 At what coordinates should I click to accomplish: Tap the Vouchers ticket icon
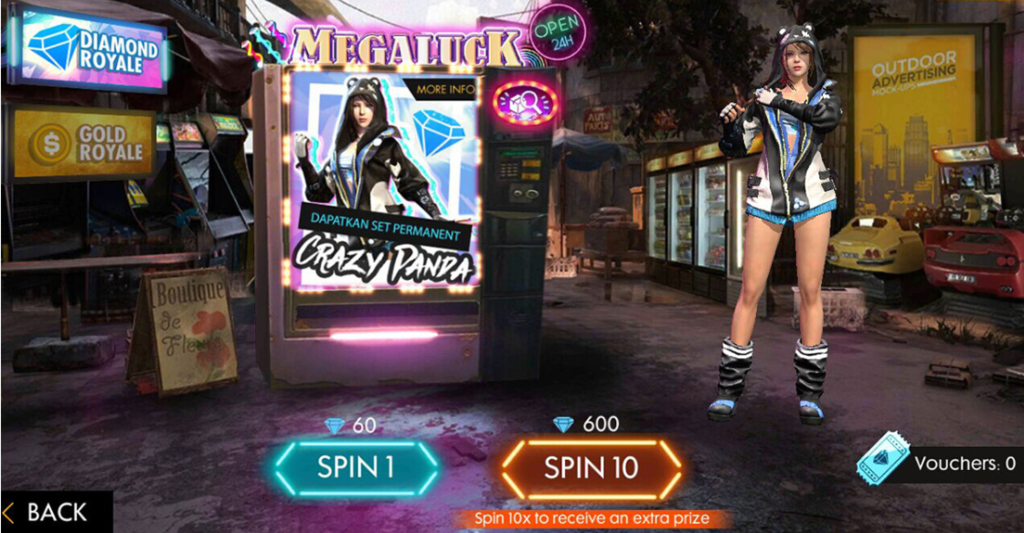(x=882, y=464)
